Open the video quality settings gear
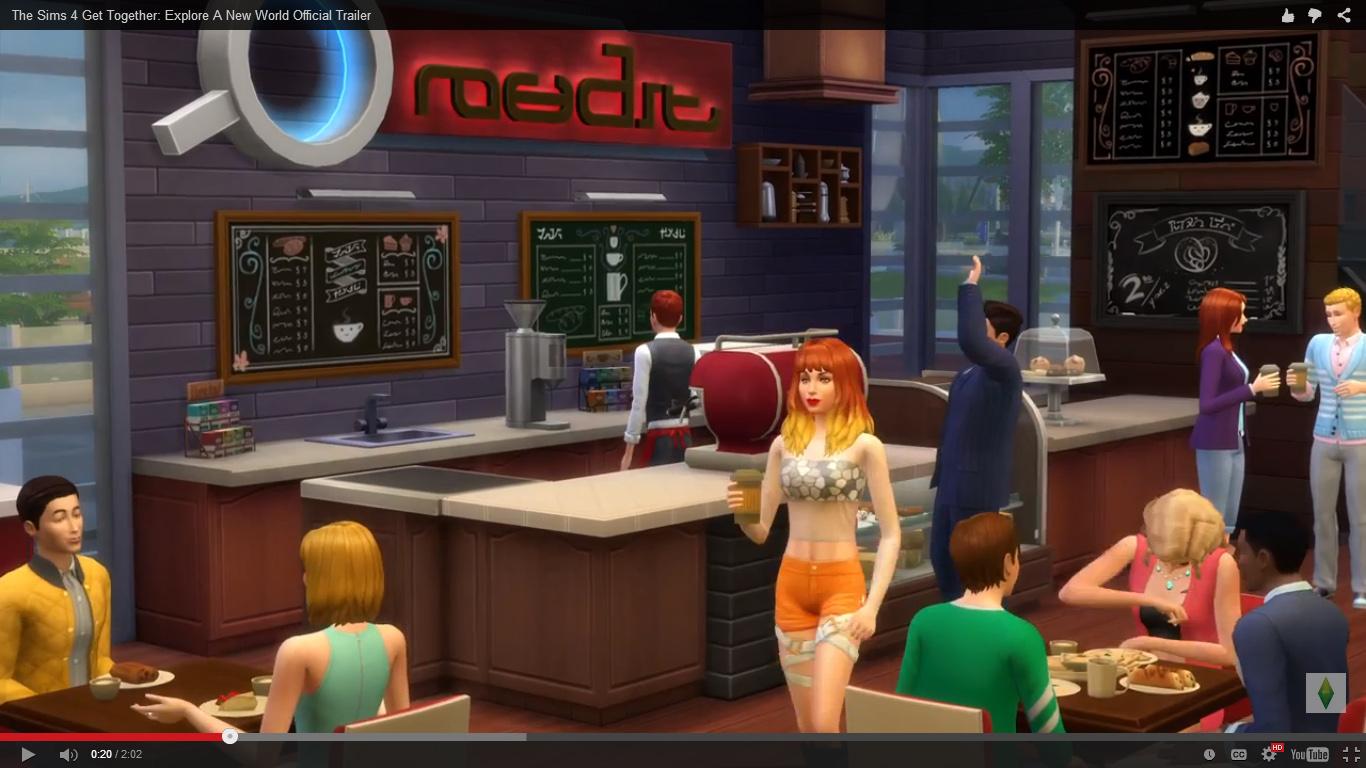 pos(1269,754)
